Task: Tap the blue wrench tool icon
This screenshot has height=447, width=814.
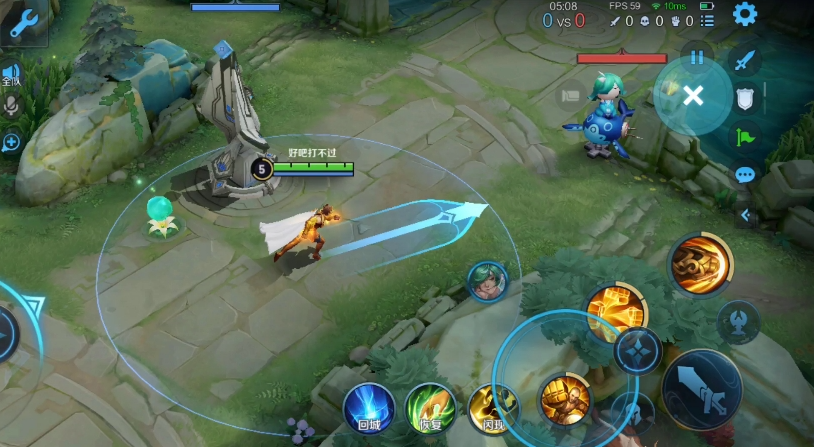Action: coord(23,24)
